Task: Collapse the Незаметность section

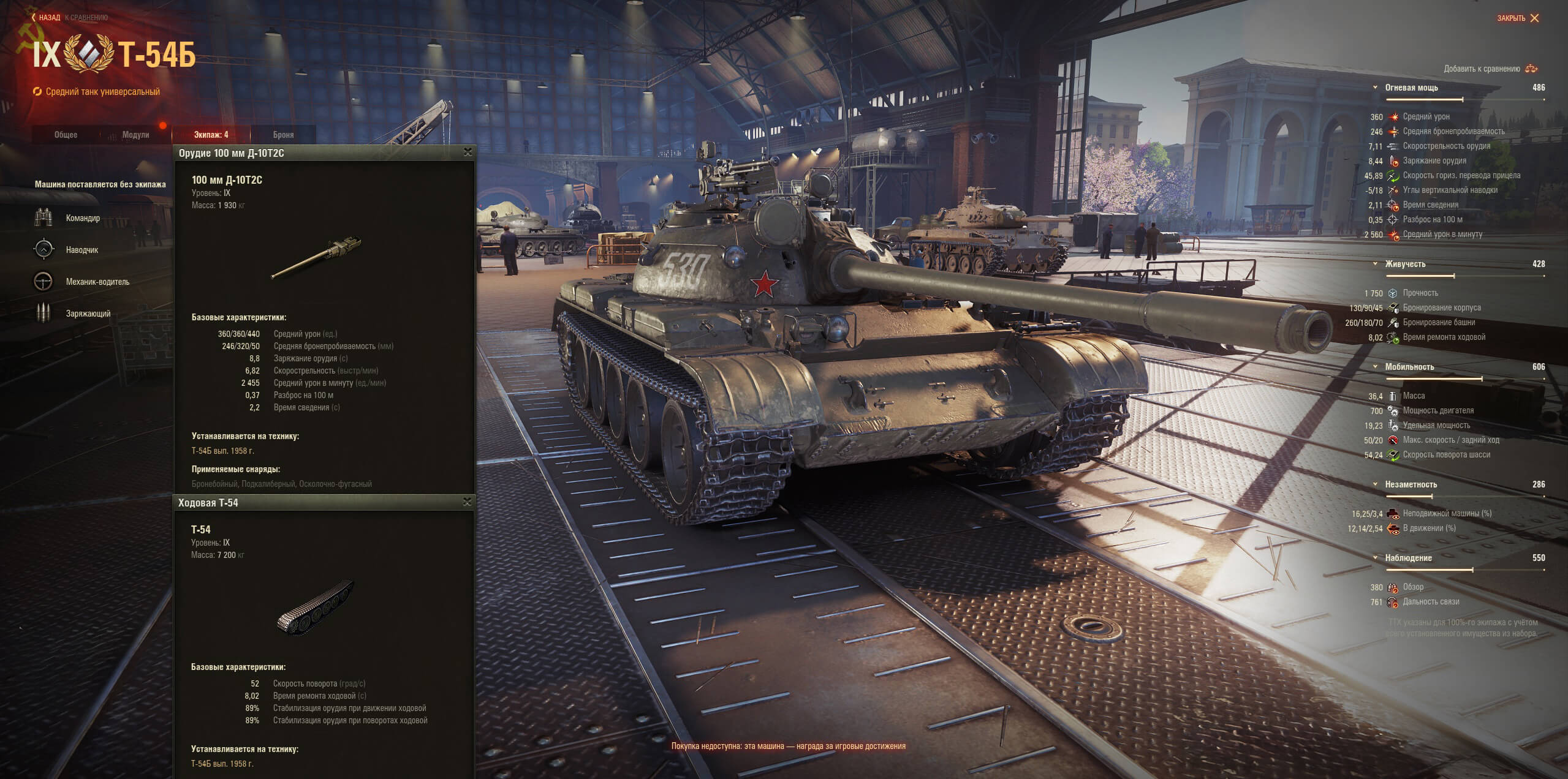Action: pyautogui.click(x=1375, y=484)
